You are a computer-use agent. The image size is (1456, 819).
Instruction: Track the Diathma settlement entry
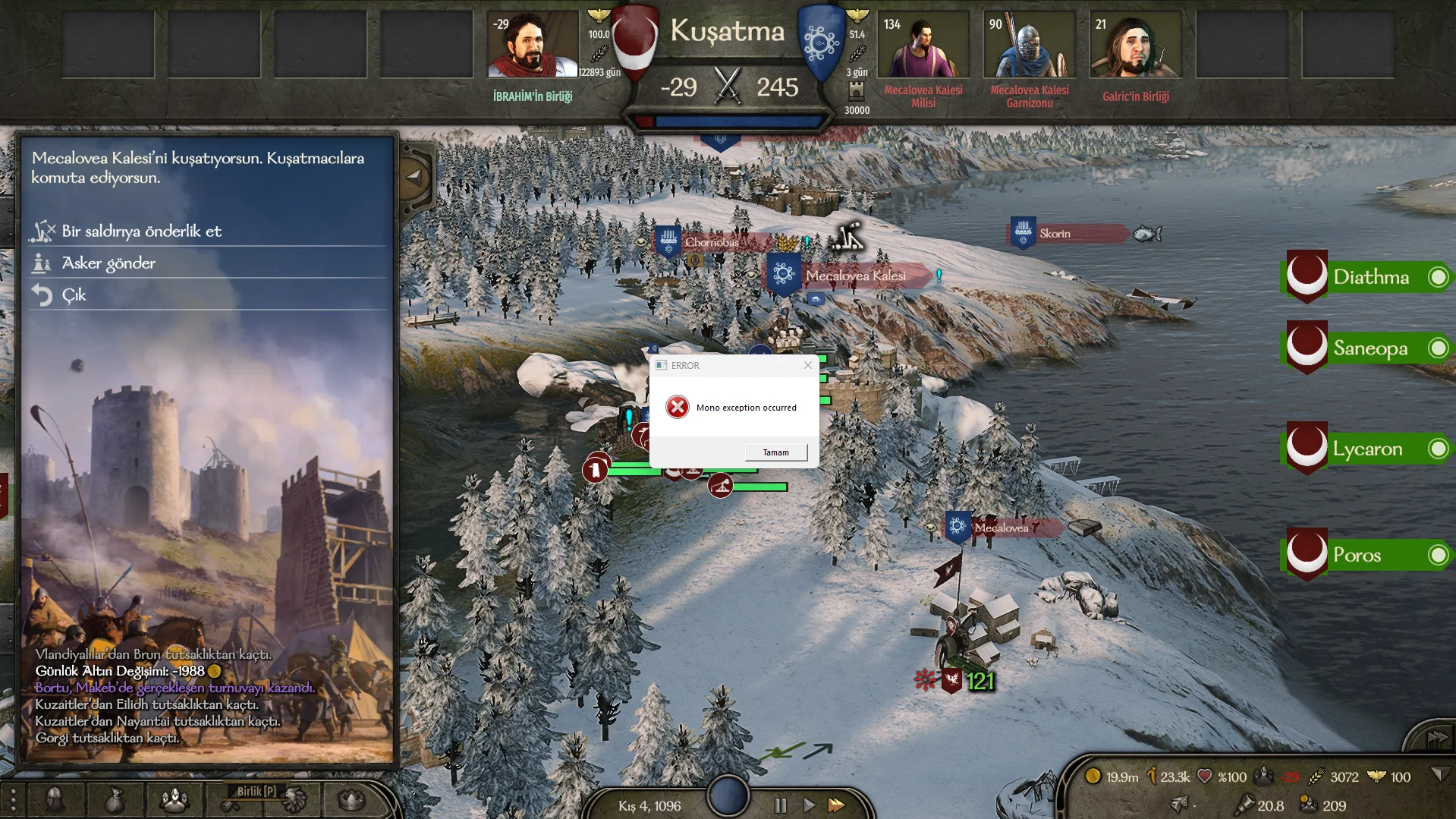point(1370,277)
